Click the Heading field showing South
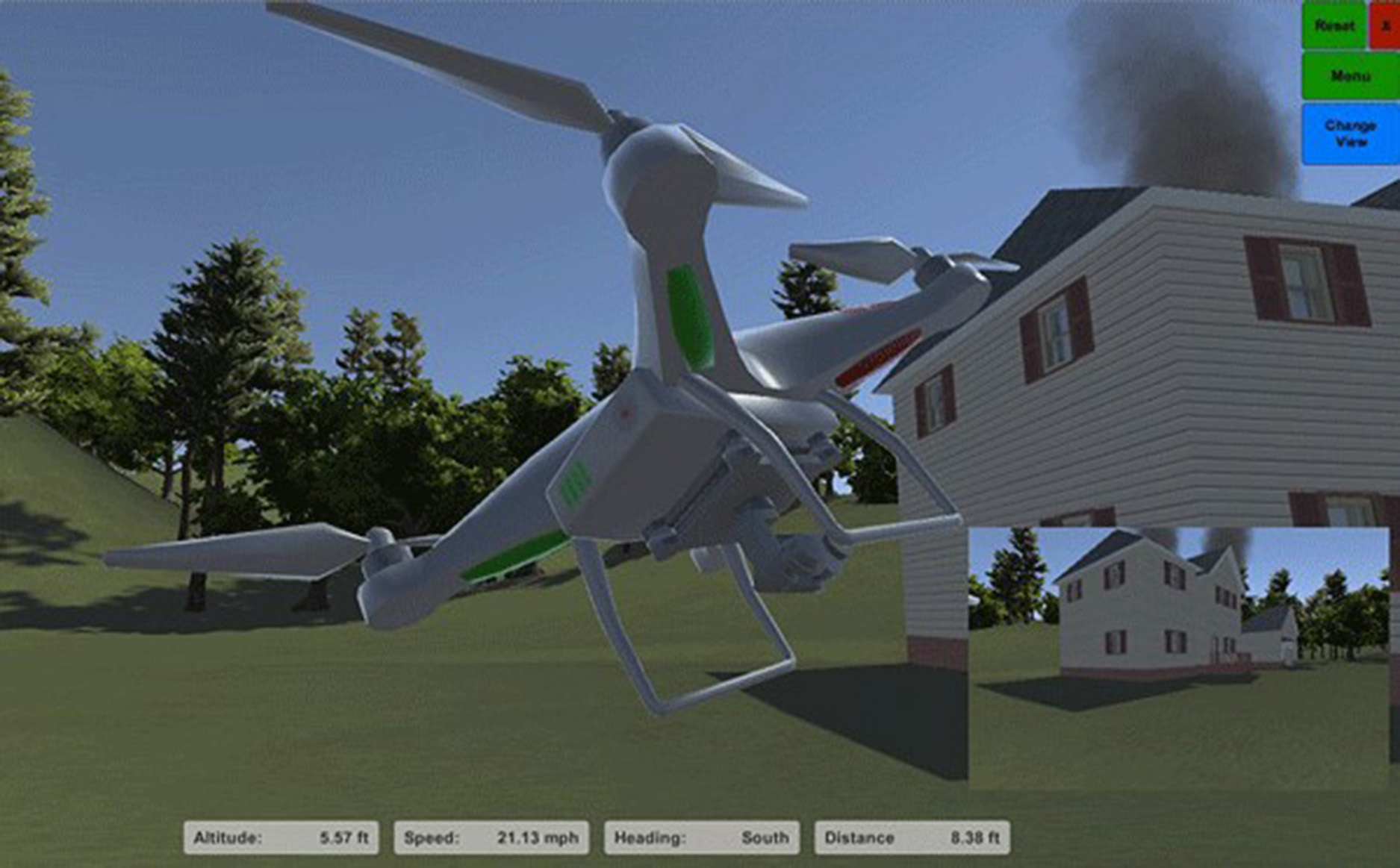 702,837
